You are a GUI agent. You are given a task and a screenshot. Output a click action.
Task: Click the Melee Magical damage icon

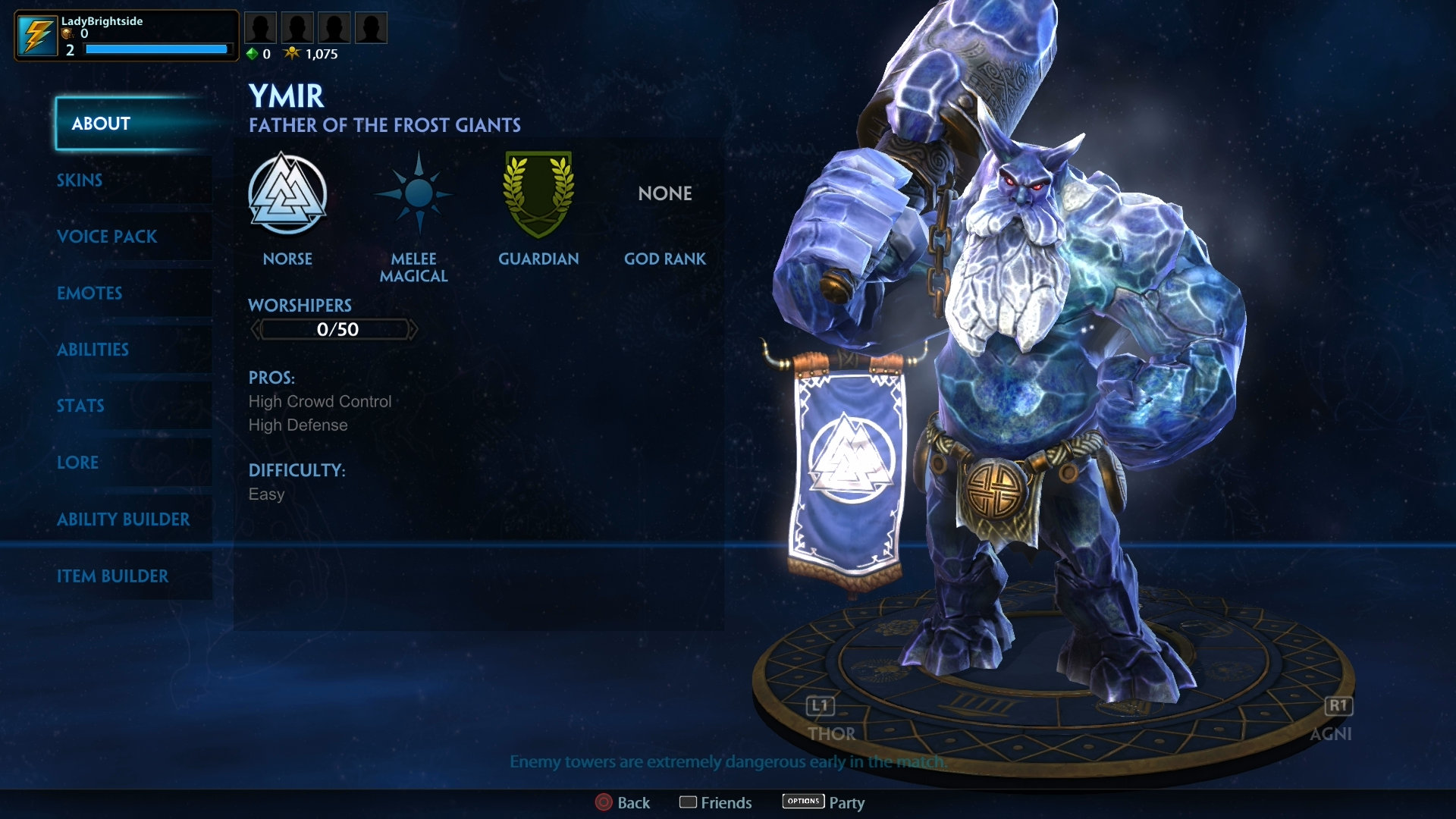click(413, 196)
